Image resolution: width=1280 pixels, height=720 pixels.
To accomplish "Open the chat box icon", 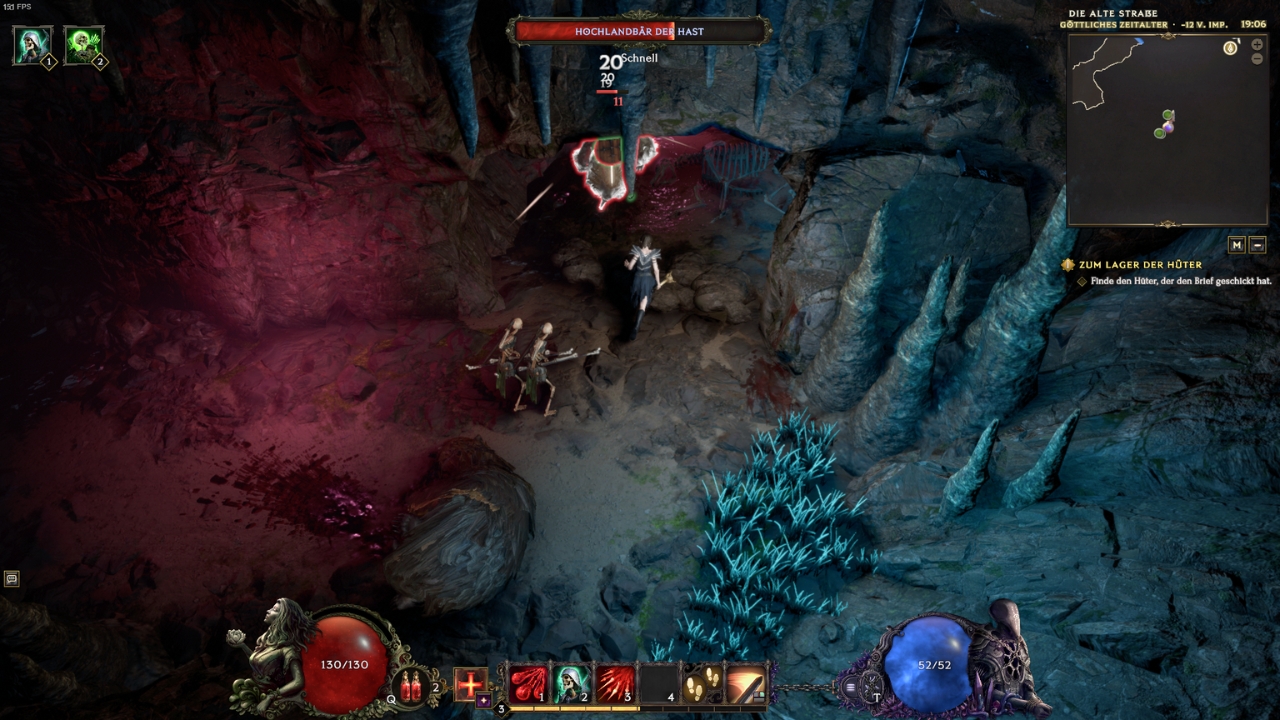I will (12, 578).
